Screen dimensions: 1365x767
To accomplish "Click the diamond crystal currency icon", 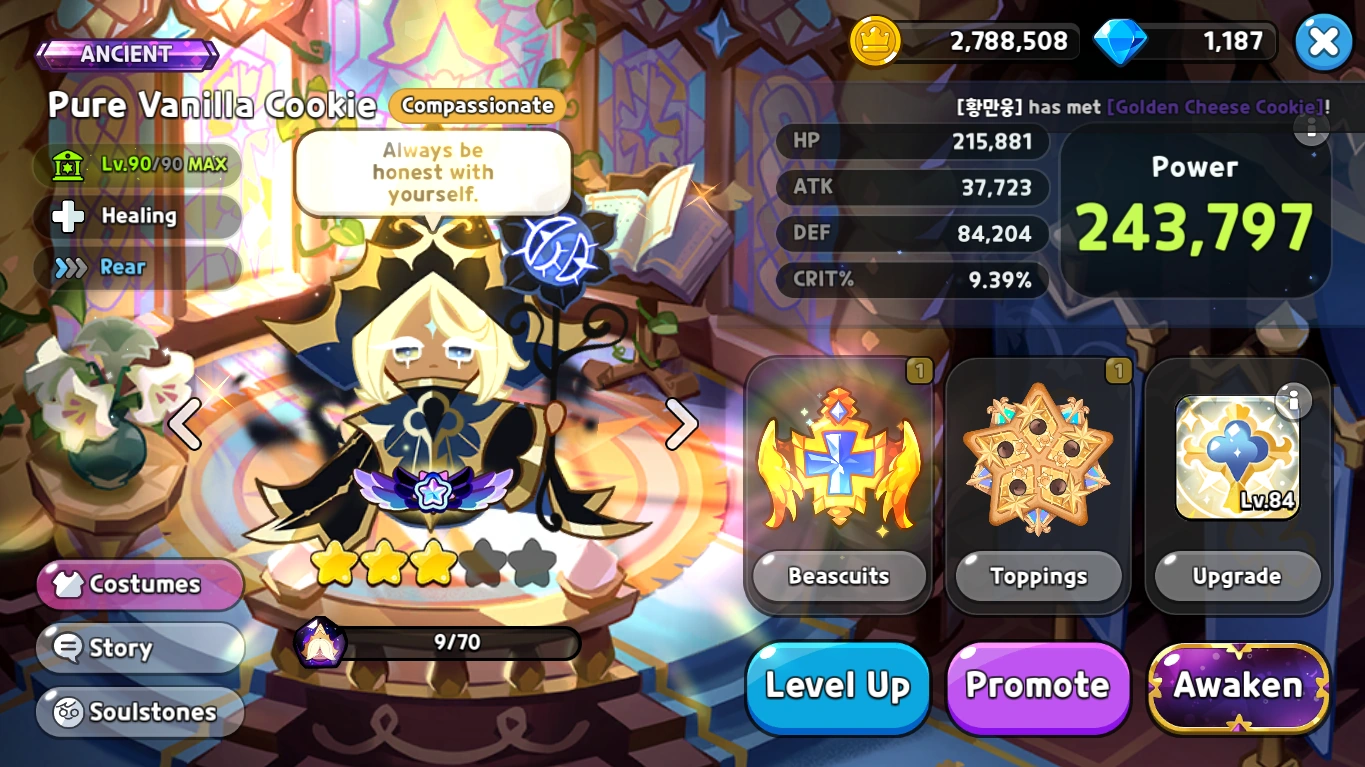I will coord(1120,41).
